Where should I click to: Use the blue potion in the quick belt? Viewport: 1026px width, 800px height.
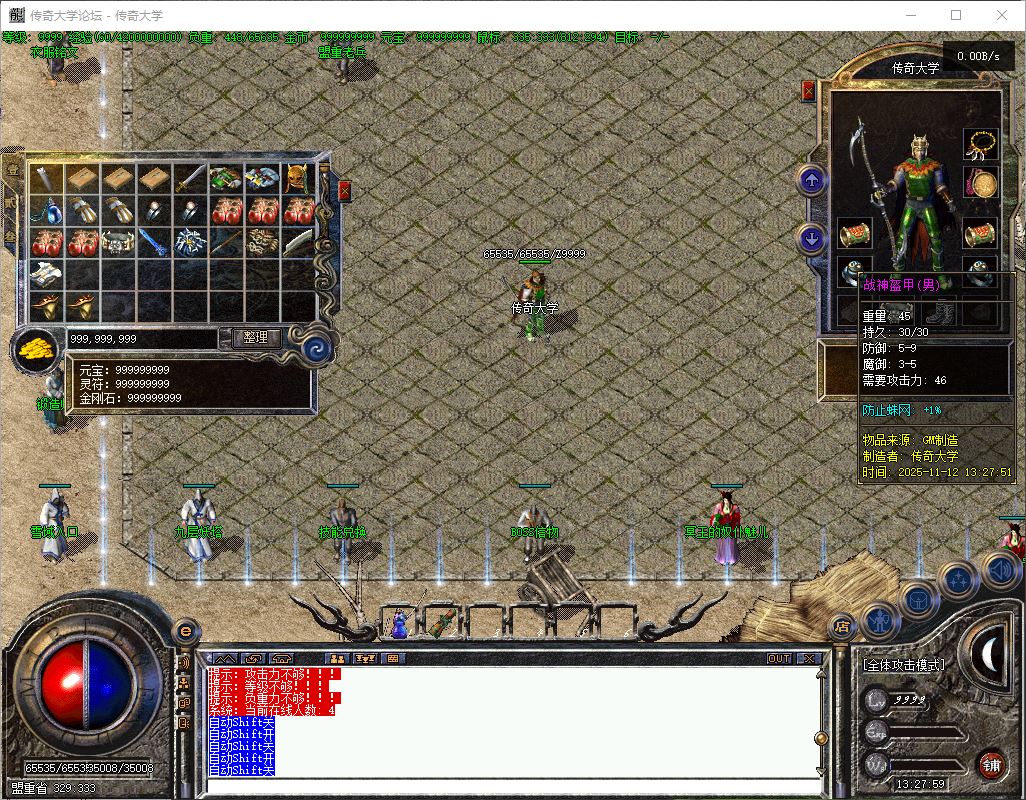click(400, 623)
